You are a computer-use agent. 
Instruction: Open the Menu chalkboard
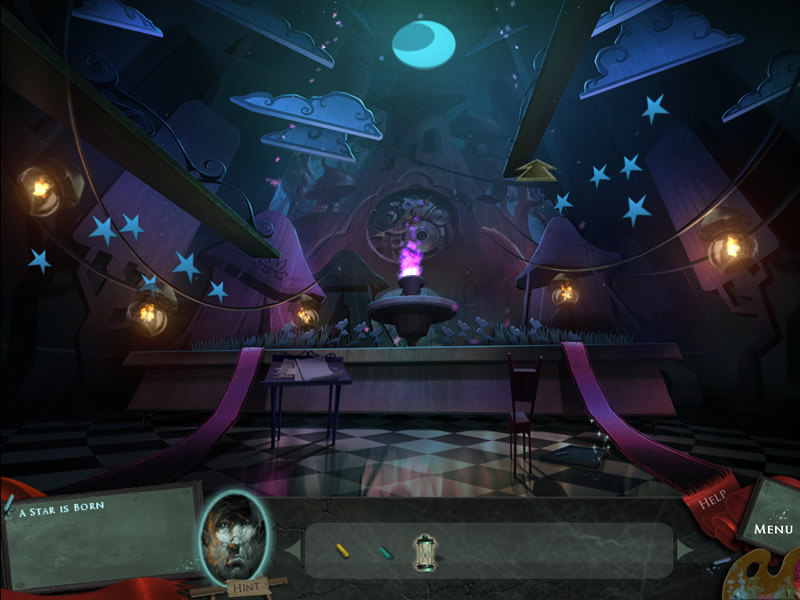point(771,527)
